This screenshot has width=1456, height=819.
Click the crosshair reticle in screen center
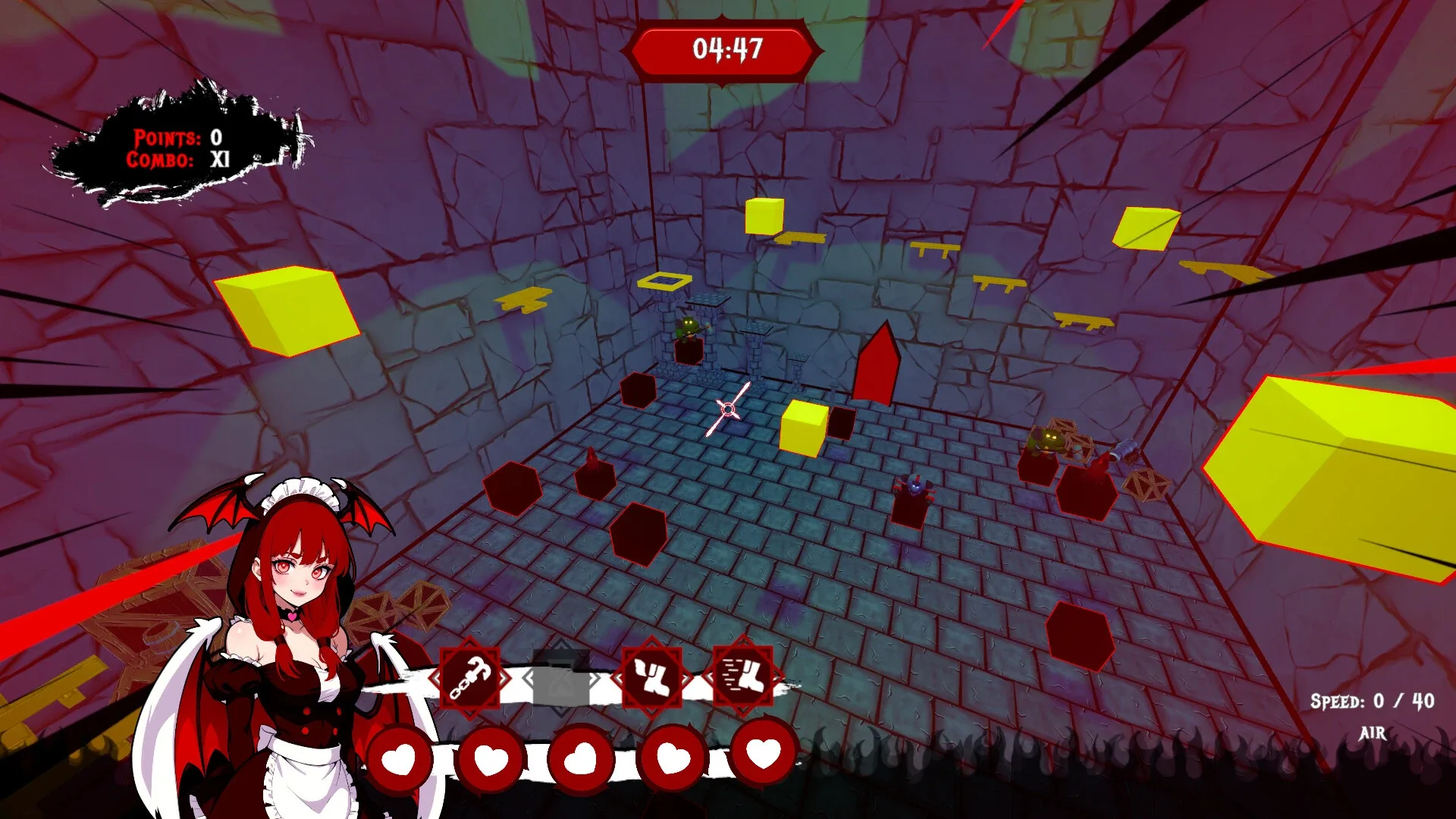[730, 410]
